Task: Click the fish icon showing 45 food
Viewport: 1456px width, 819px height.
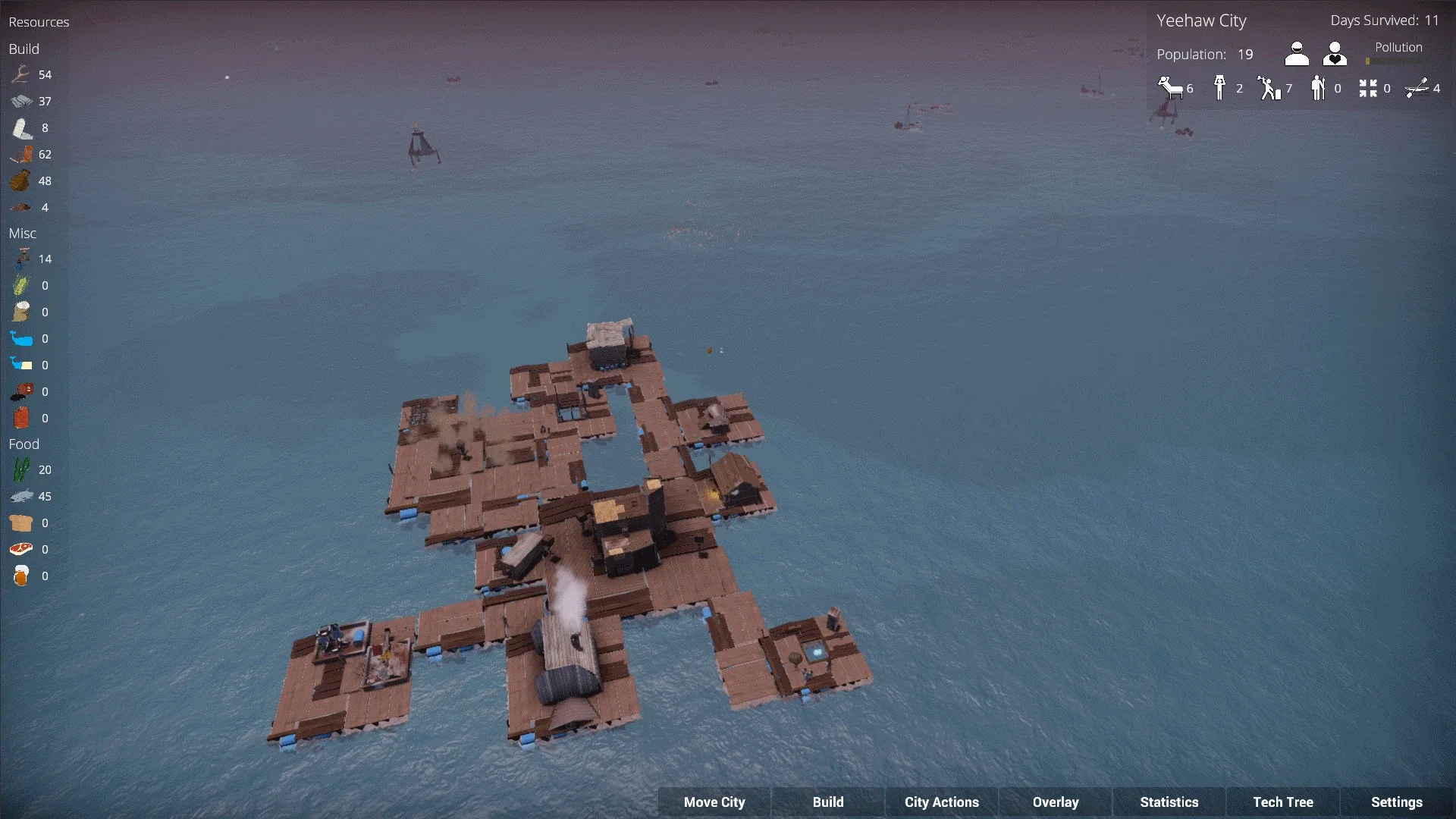Action: coord(21,496)
